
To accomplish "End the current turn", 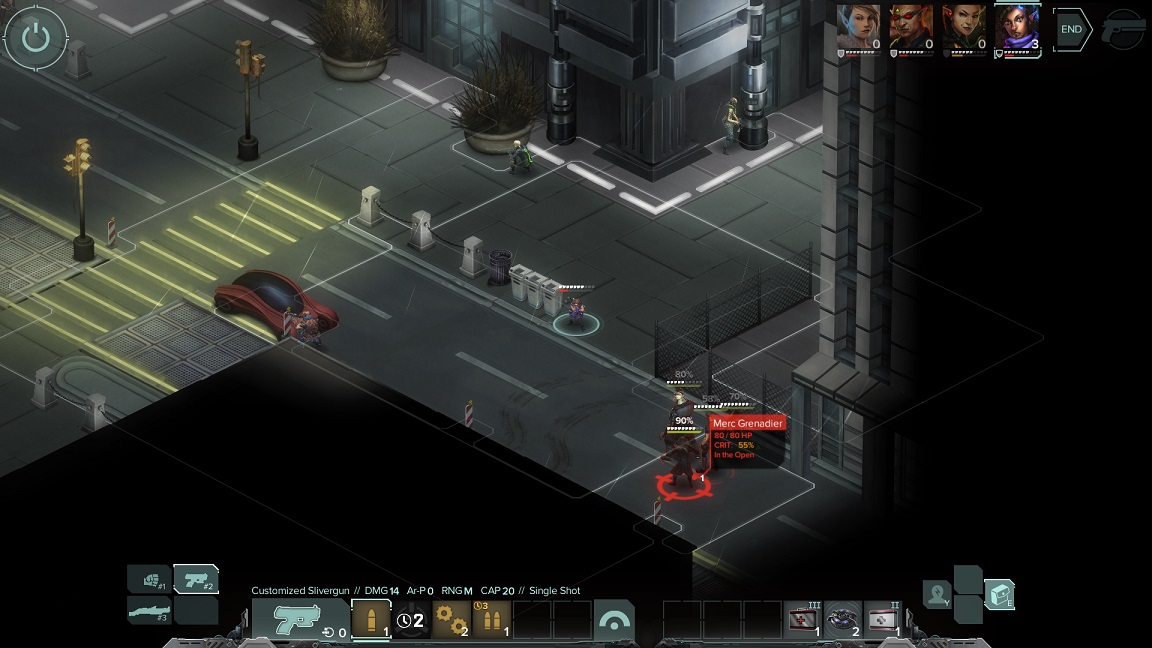I will (1071, 30).
